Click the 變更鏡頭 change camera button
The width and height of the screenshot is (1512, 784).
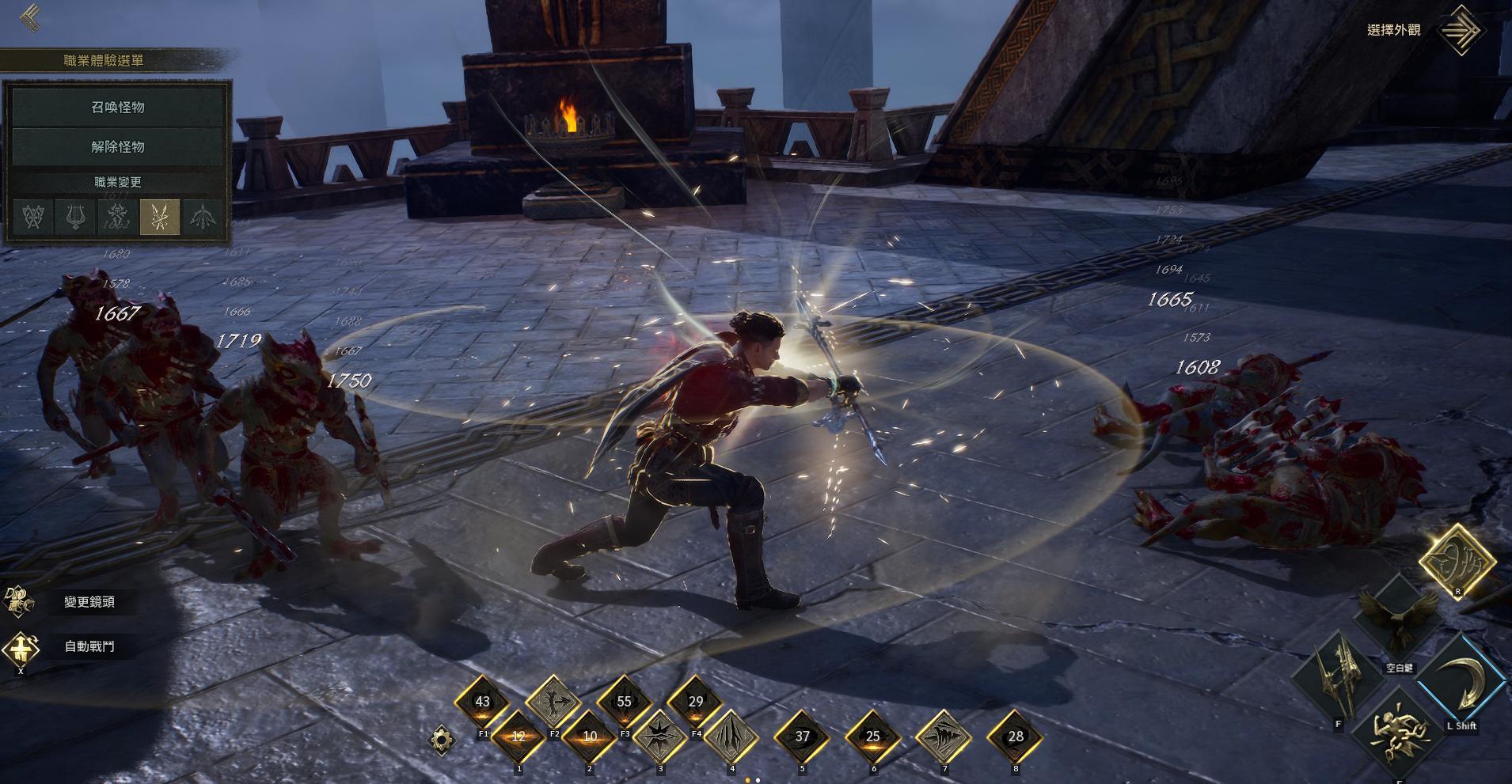(x=89, y=602)
